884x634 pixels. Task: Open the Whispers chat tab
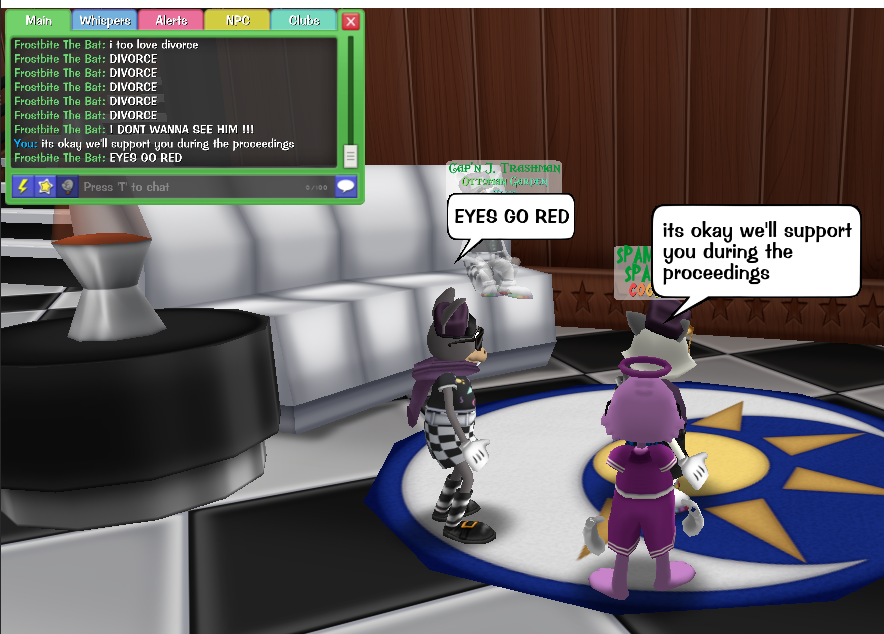[104, 21]
